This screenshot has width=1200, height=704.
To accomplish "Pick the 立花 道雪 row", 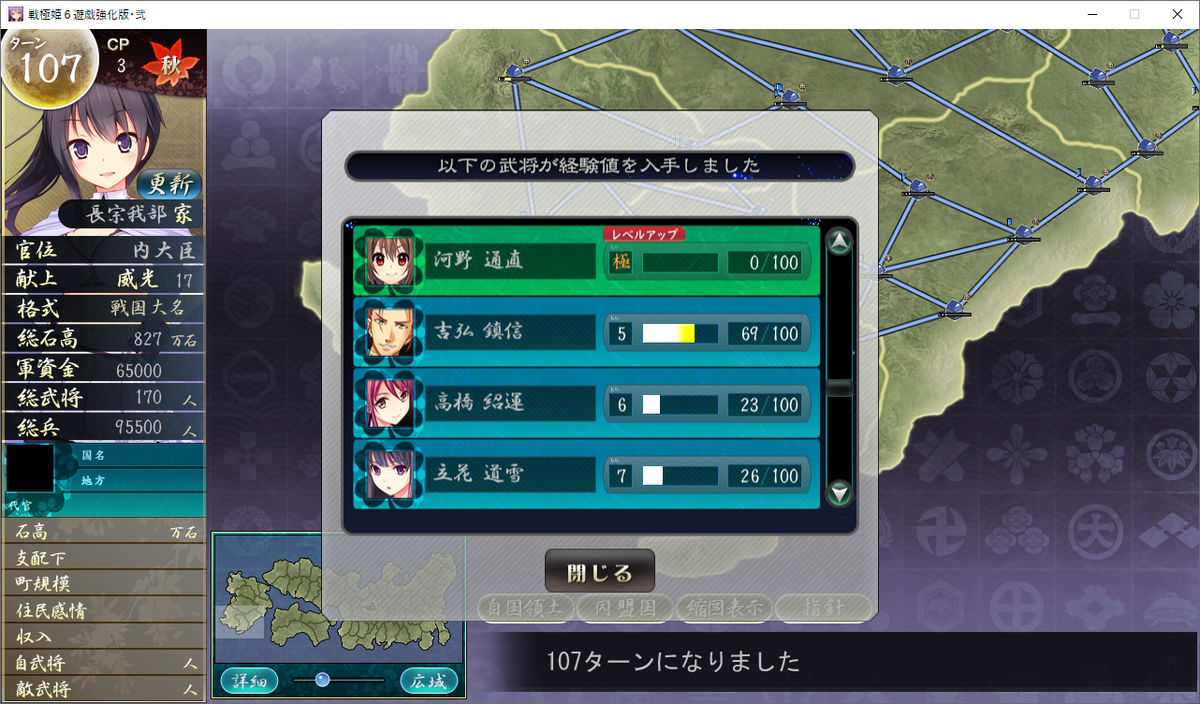I will point(586,476).
